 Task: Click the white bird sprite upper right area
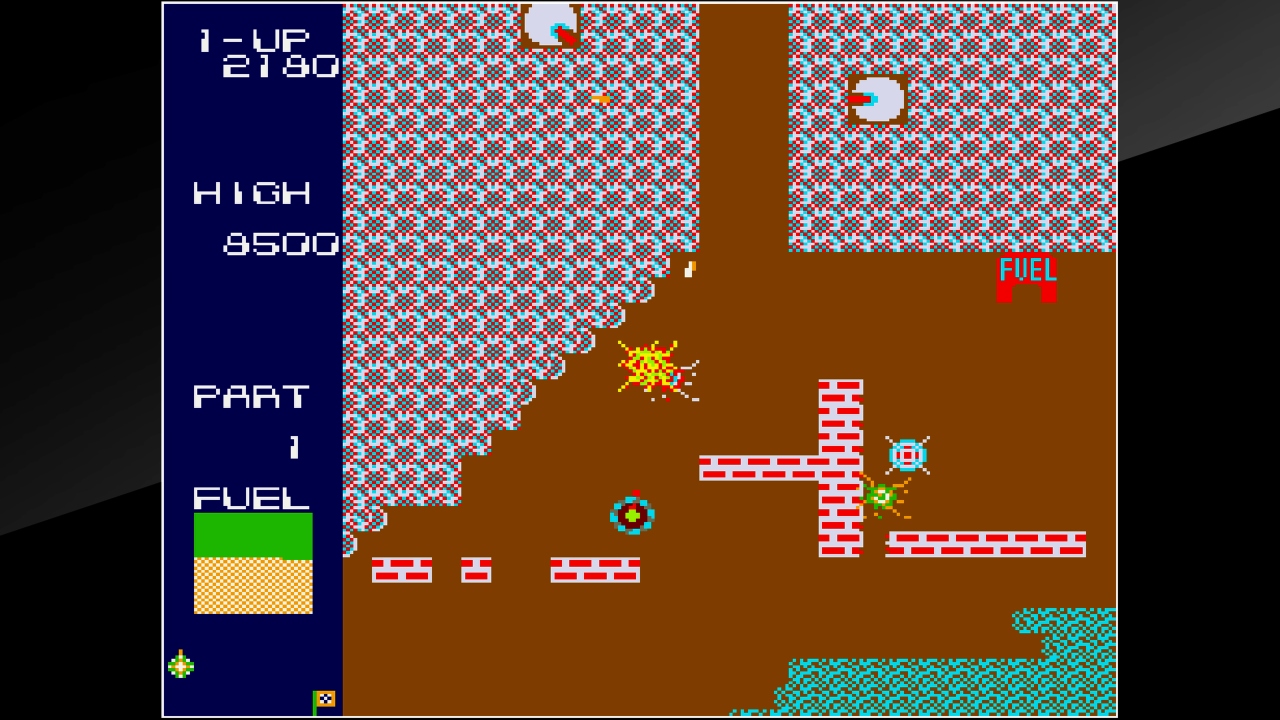point(879,99)
